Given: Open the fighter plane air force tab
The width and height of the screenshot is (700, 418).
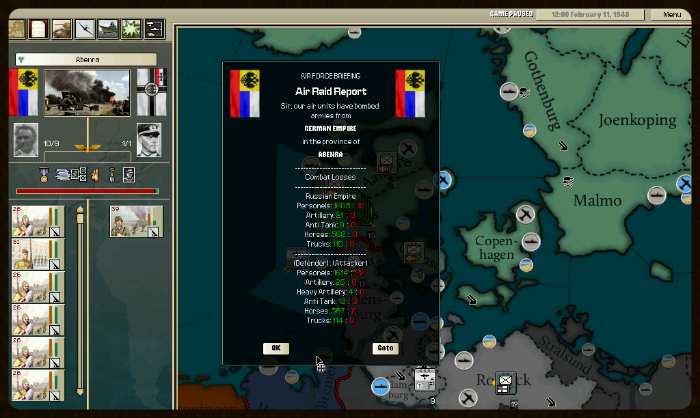Looking at the screenshot, I should (x=84, y=29).
